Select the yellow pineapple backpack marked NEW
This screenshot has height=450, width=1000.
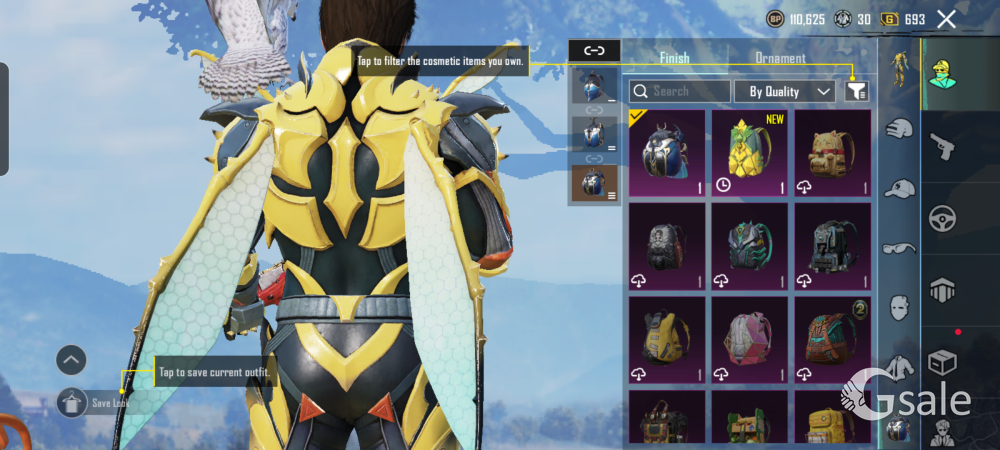(750, 152)
